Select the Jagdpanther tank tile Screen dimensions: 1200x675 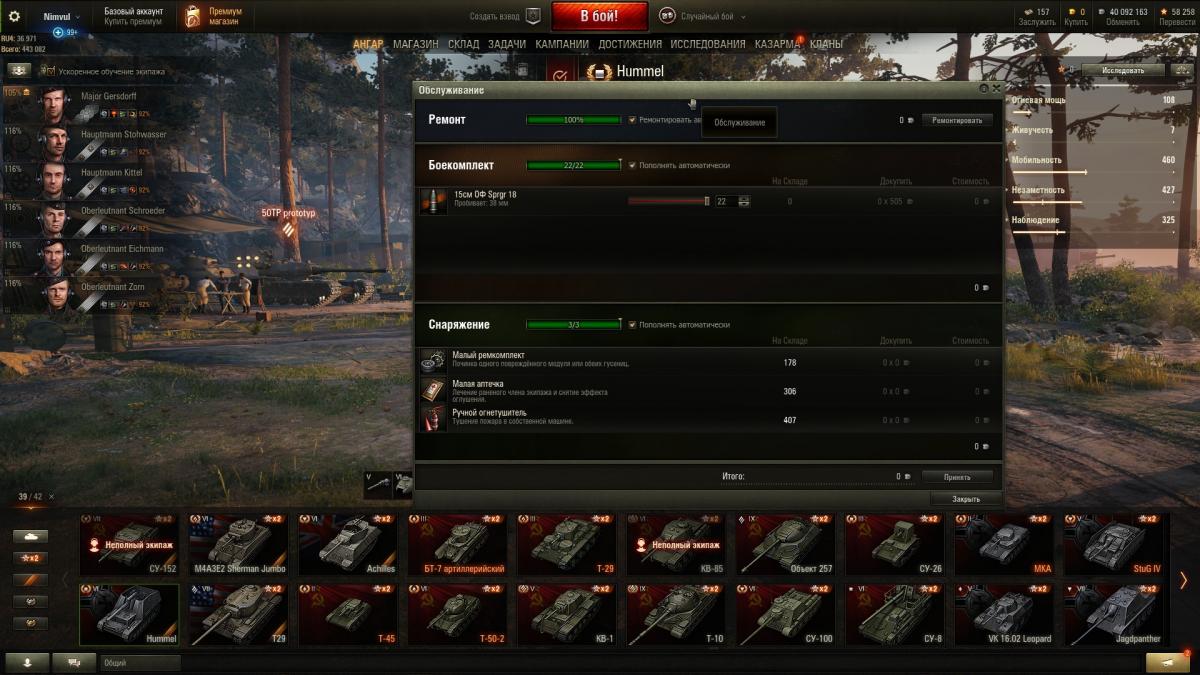[x=1113, y=615]
